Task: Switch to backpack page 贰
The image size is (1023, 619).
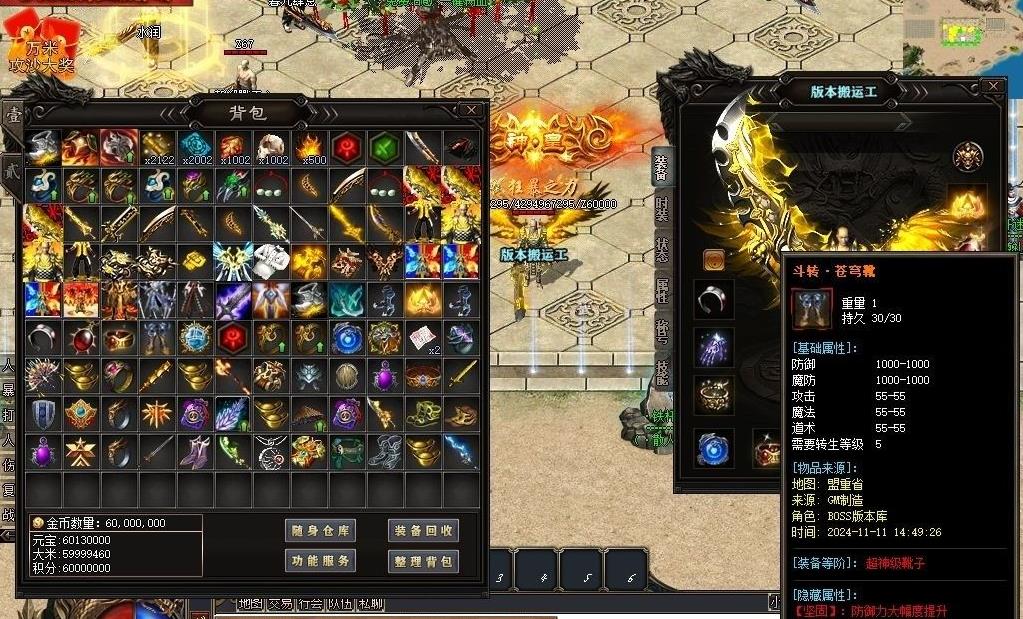Action: pos(12,166)
